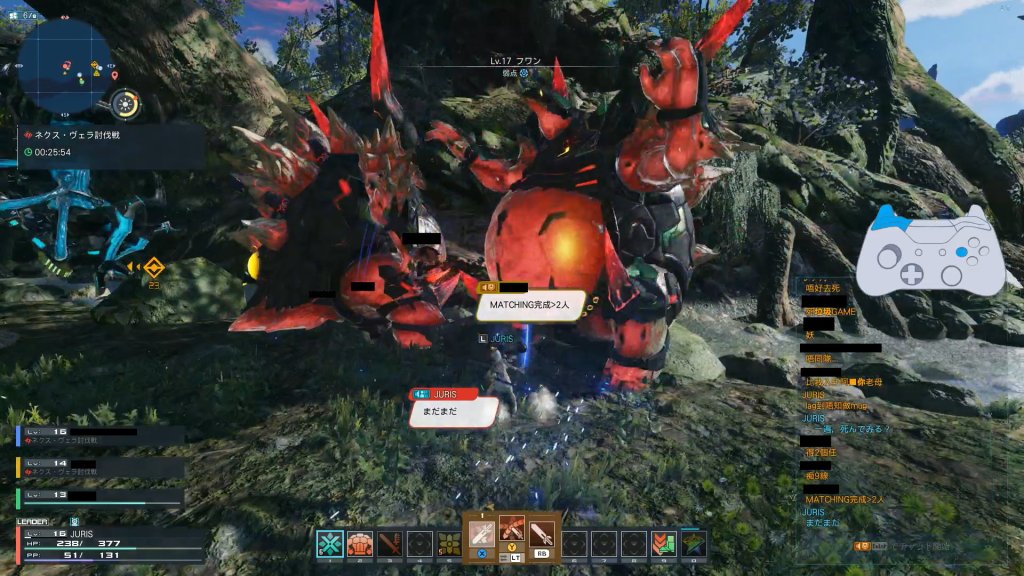Select the Lv 14 party member row
Viewport: 1024px width, 576px height.
pos(100,467)
